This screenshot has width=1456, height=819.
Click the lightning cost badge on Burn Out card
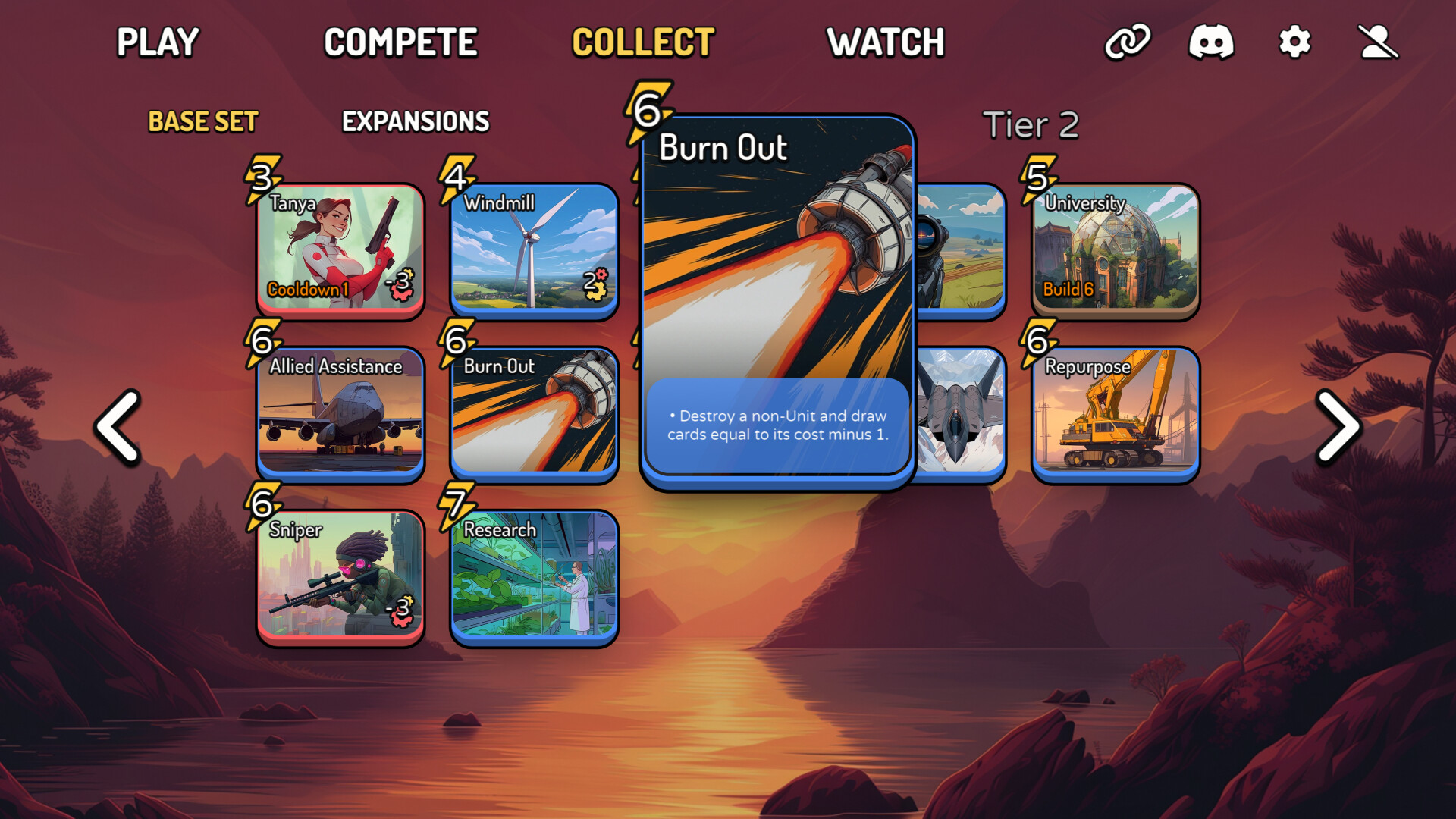tap(648, 111)
